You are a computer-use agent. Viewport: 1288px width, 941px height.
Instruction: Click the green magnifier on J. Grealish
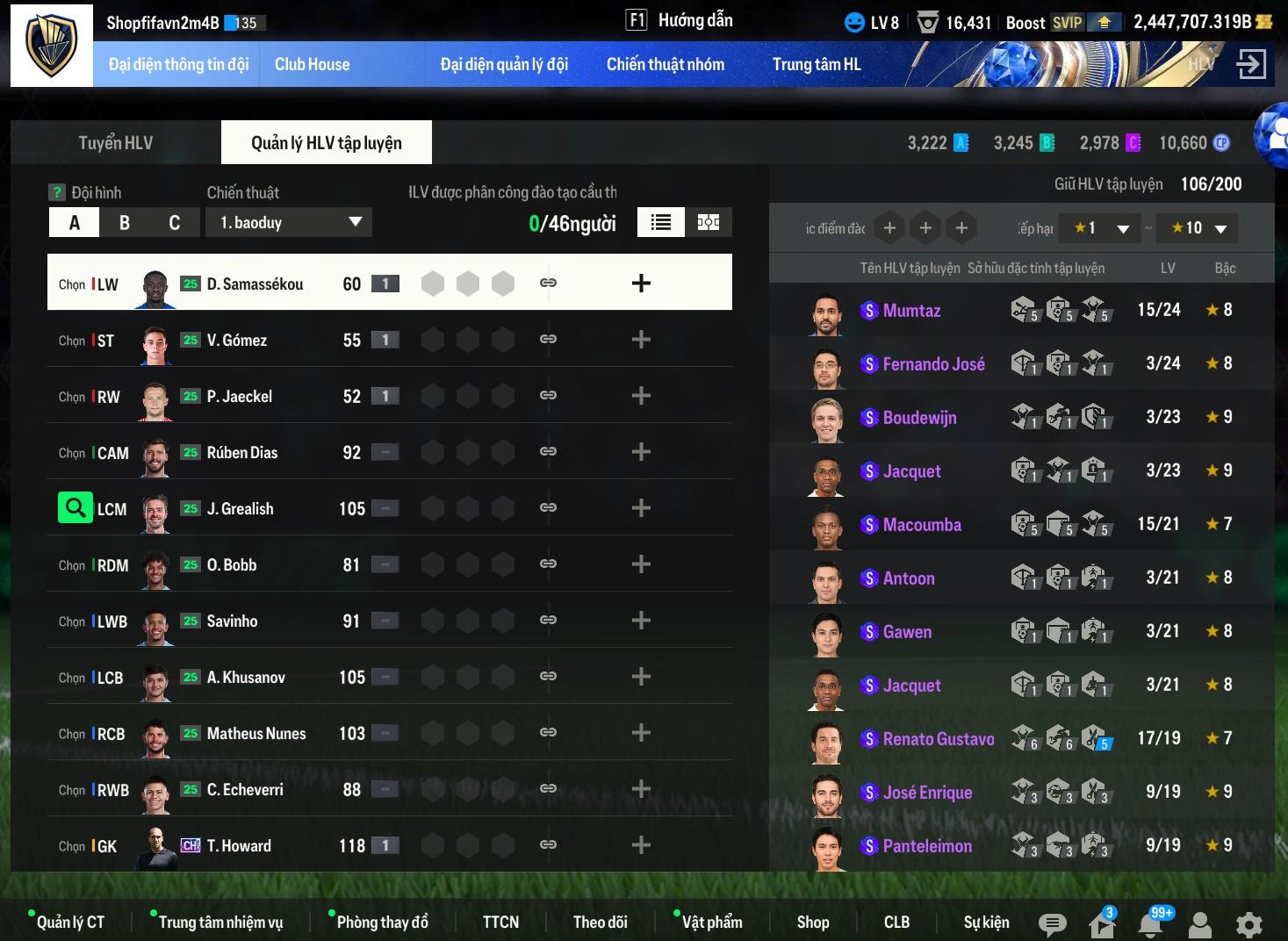pyautogui.click(x=76, y=507)
